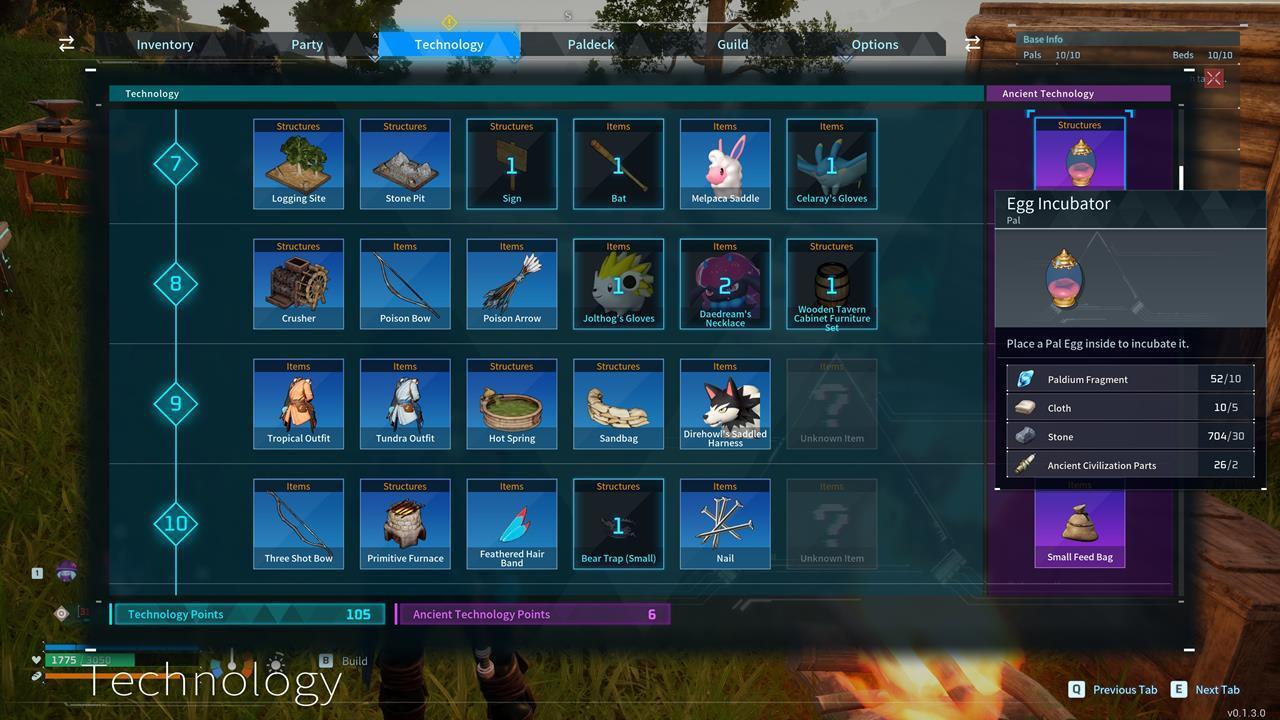Select the level 10 tier marker
The image size is (1280, 720).
pyautogui.click(x=176, y=523)
